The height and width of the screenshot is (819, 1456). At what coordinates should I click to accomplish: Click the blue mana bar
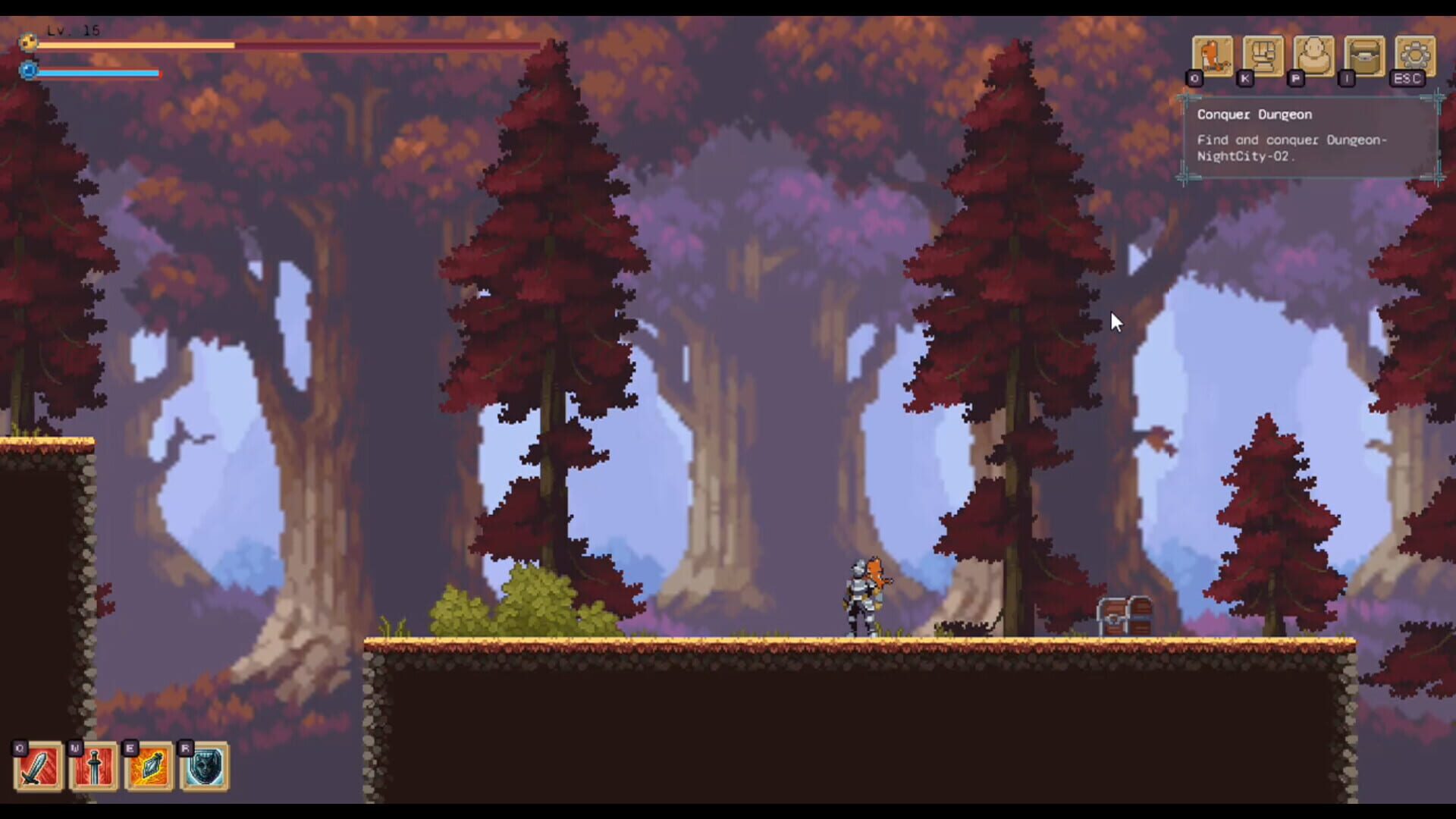tap(99, 74)
